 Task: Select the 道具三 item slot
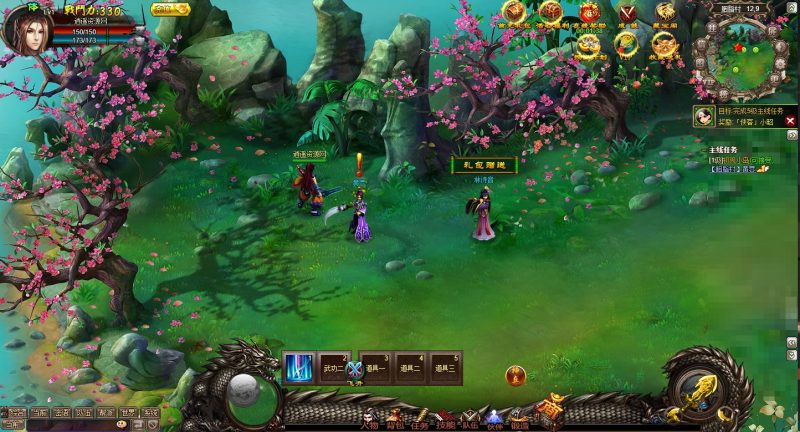[x=444, y=369]
